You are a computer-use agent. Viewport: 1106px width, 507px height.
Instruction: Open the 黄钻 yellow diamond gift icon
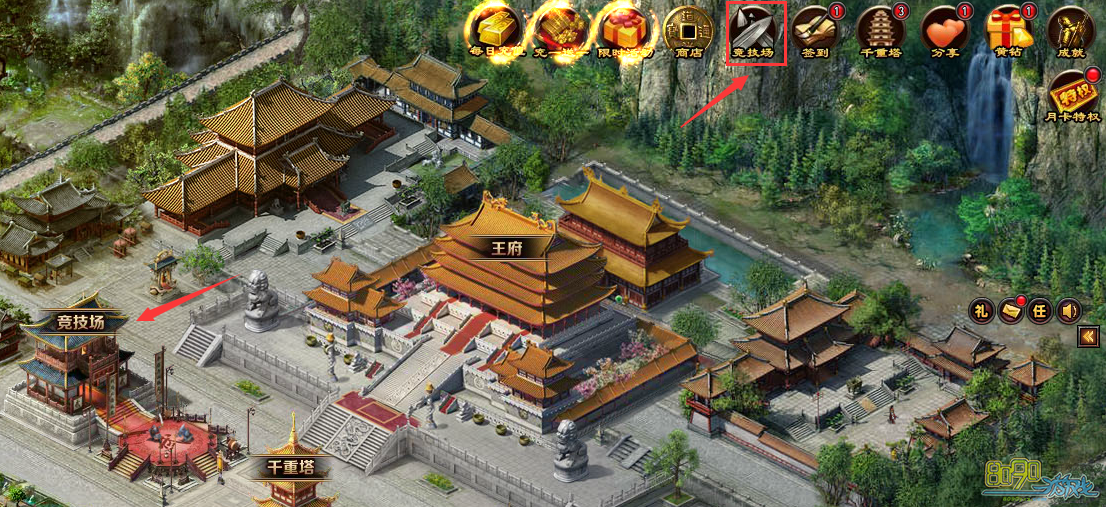[1008, 30]
